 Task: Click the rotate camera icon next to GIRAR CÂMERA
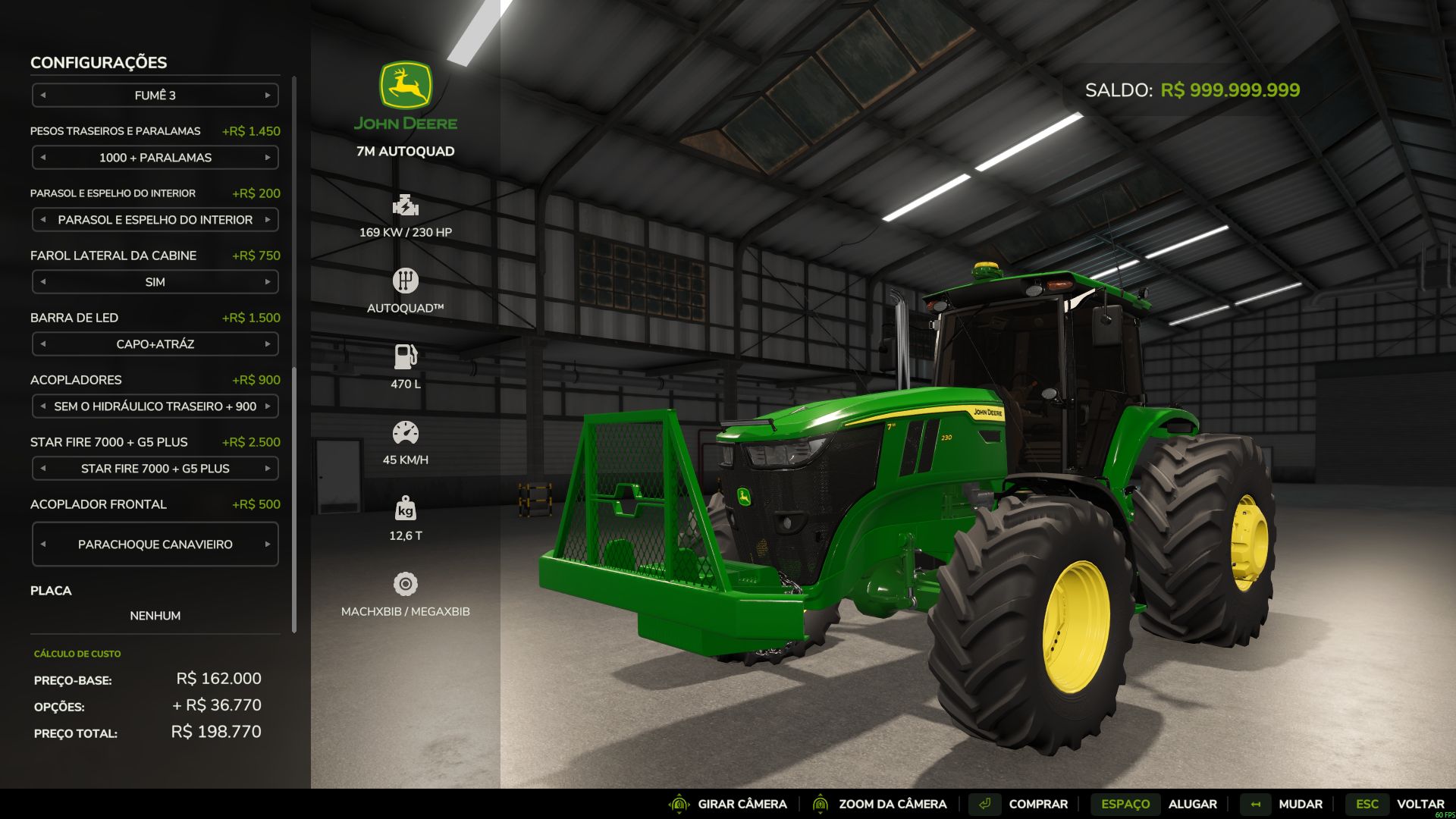[677, 803]
